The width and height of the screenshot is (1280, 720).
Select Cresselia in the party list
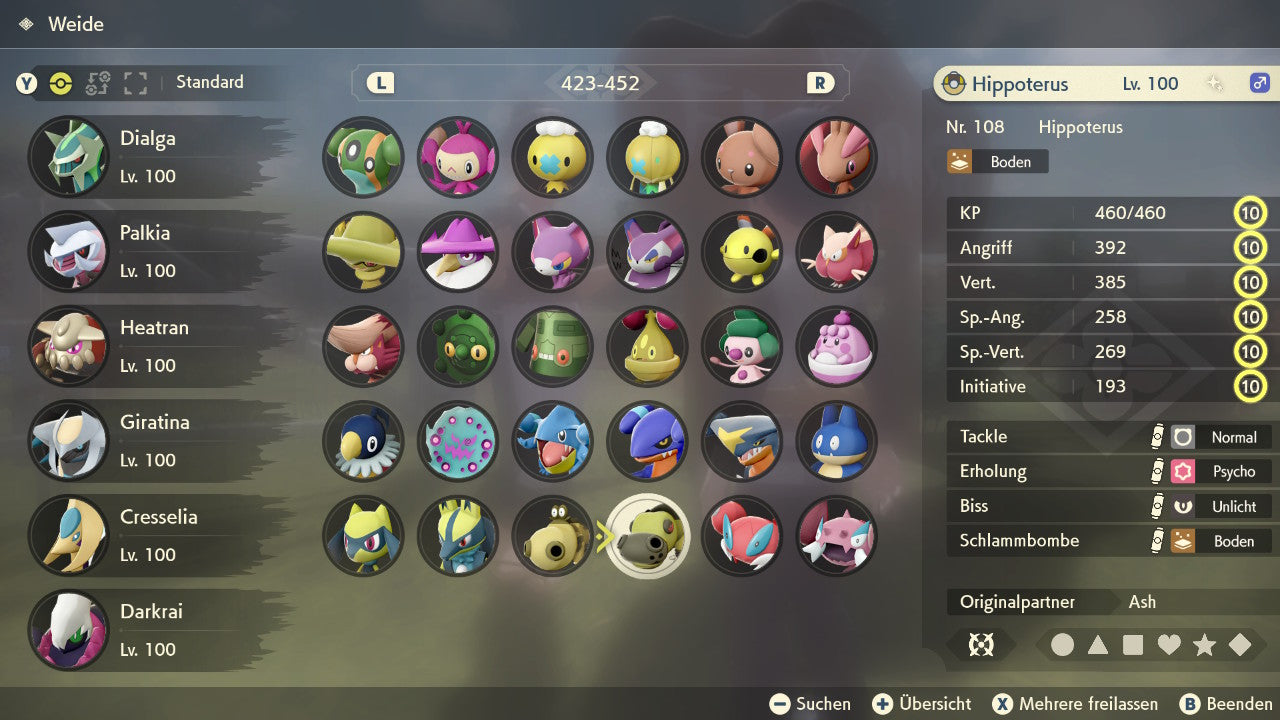(150, 535)
